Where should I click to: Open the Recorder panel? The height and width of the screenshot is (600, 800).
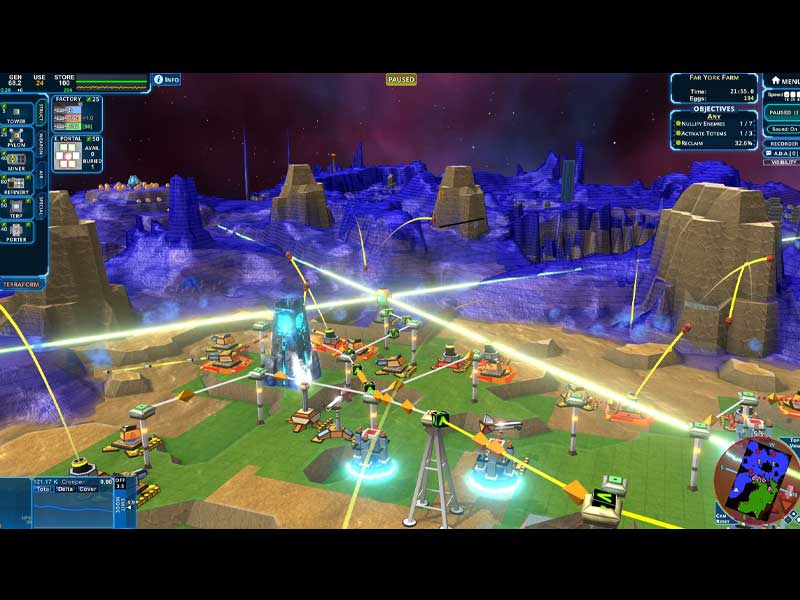(783, 143)
